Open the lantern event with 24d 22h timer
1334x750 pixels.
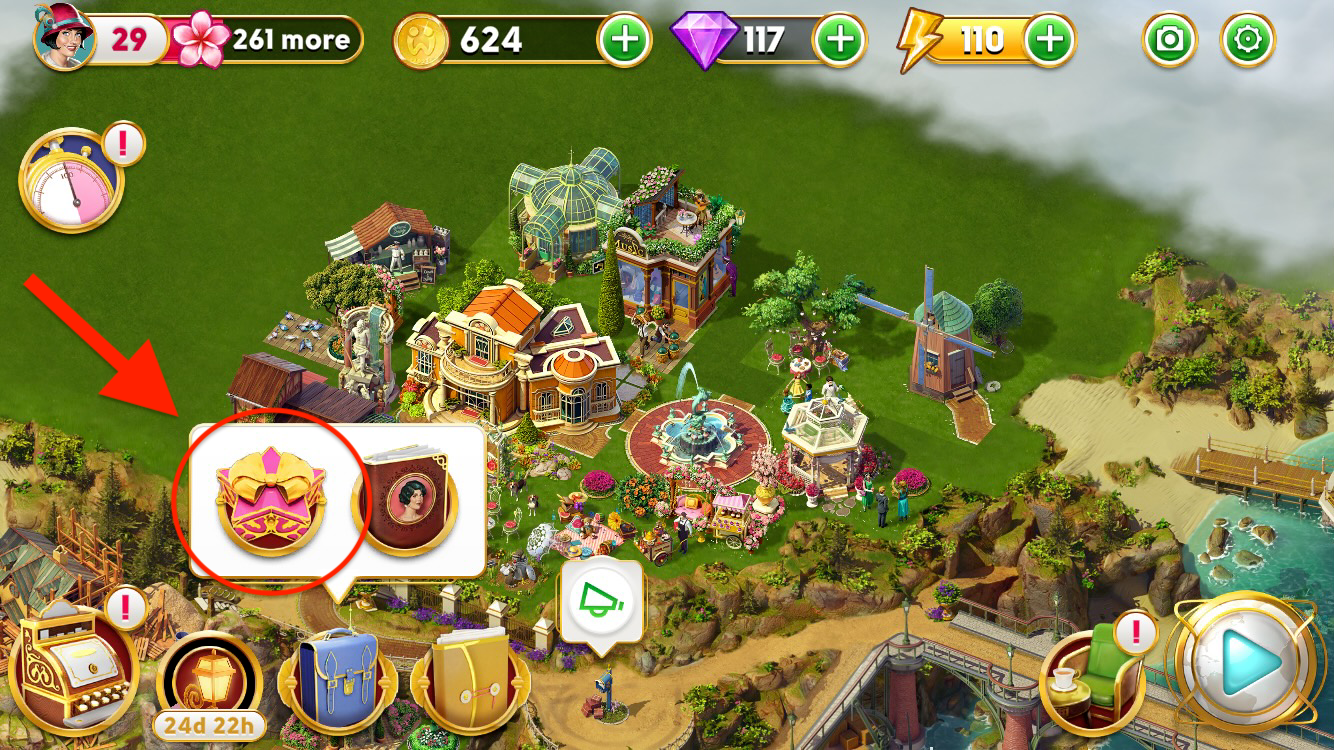209,682
